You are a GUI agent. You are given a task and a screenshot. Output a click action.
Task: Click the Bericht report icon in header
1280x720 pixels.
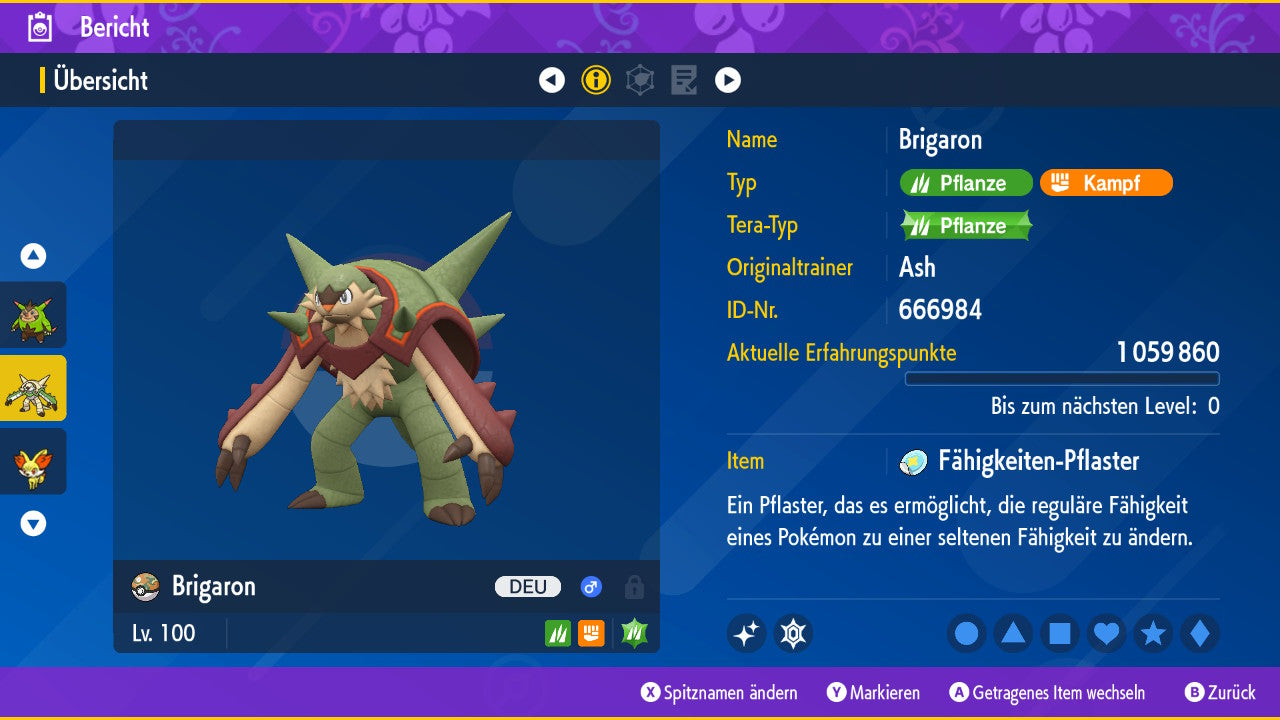40,27
